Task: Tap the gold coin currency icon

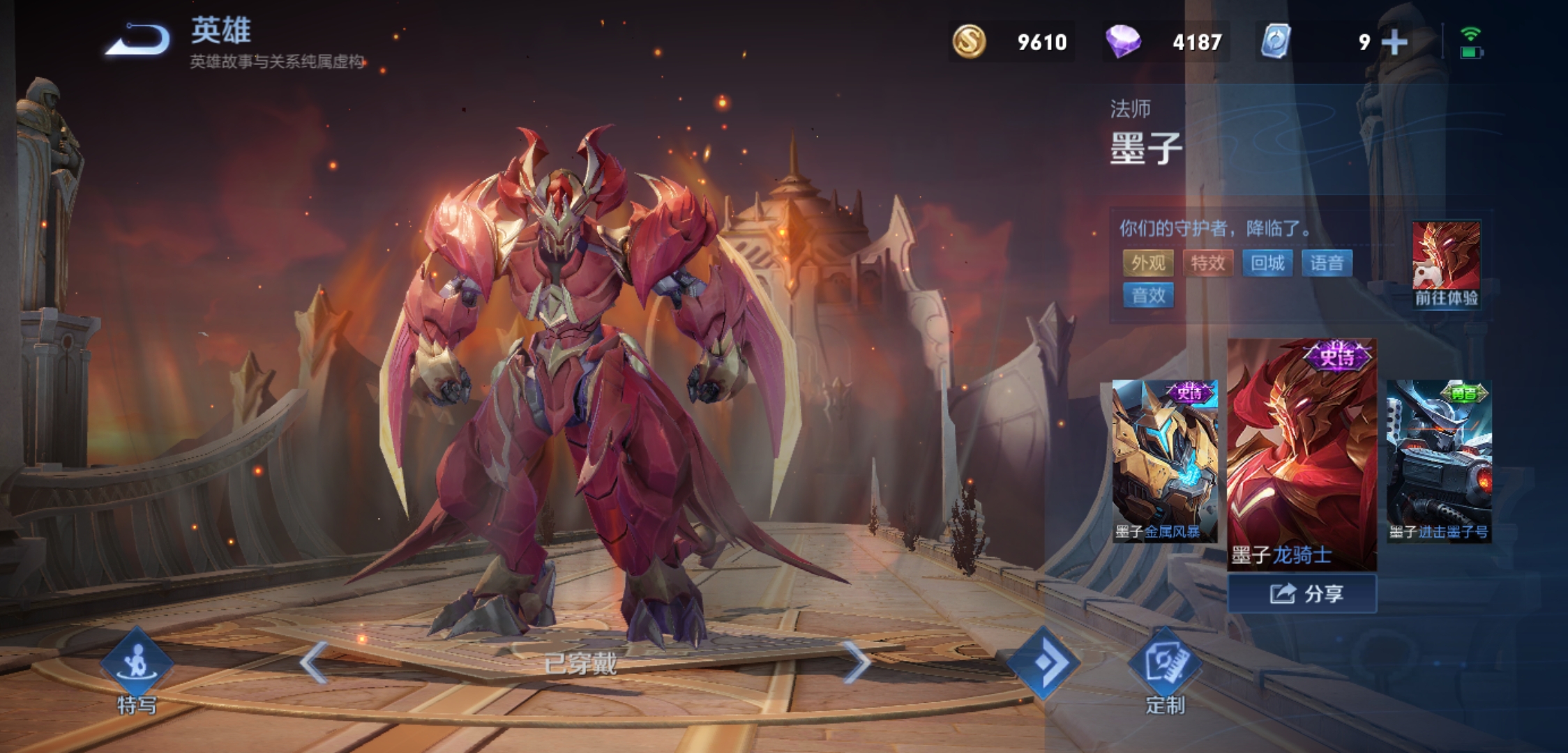Action: point(969,42)
